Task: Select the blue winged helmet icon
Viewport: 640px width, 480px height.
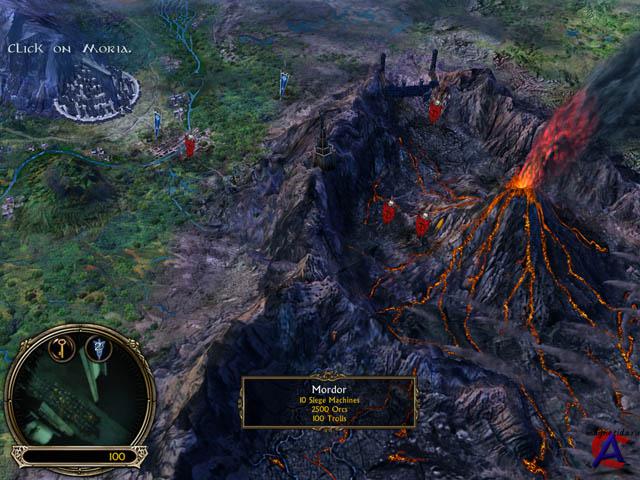Action: (100, 348)
